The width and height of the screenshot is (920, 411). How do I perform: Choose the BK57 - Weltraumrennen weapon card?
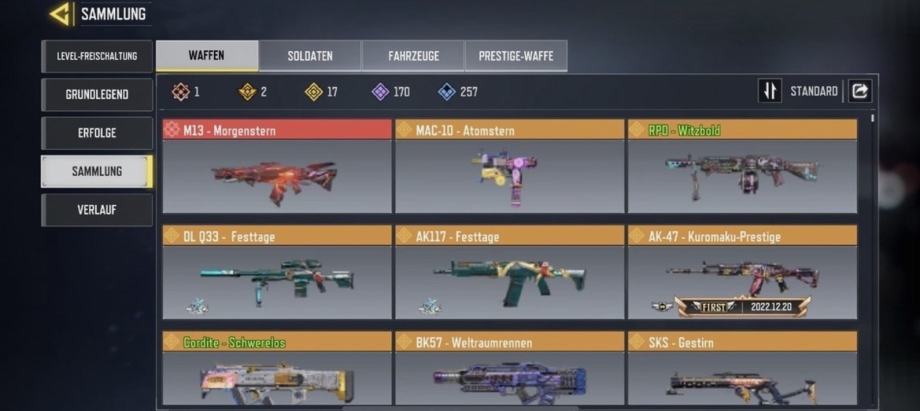[509, 370]
